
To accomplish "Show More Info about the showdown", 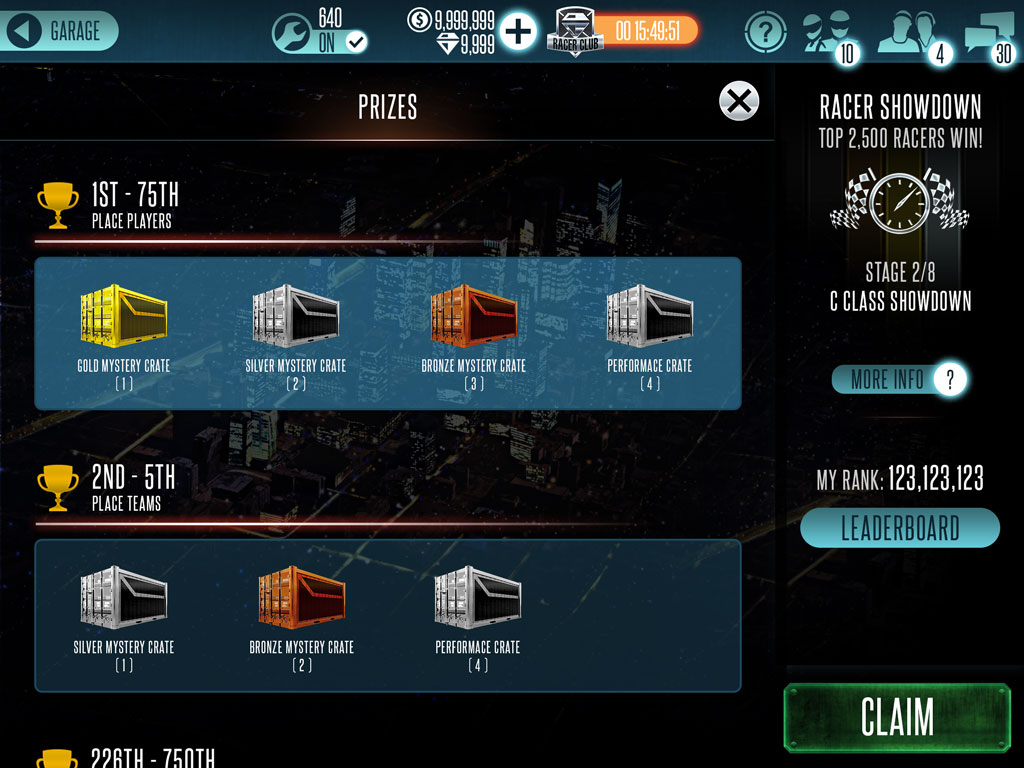I will point(899,379).
